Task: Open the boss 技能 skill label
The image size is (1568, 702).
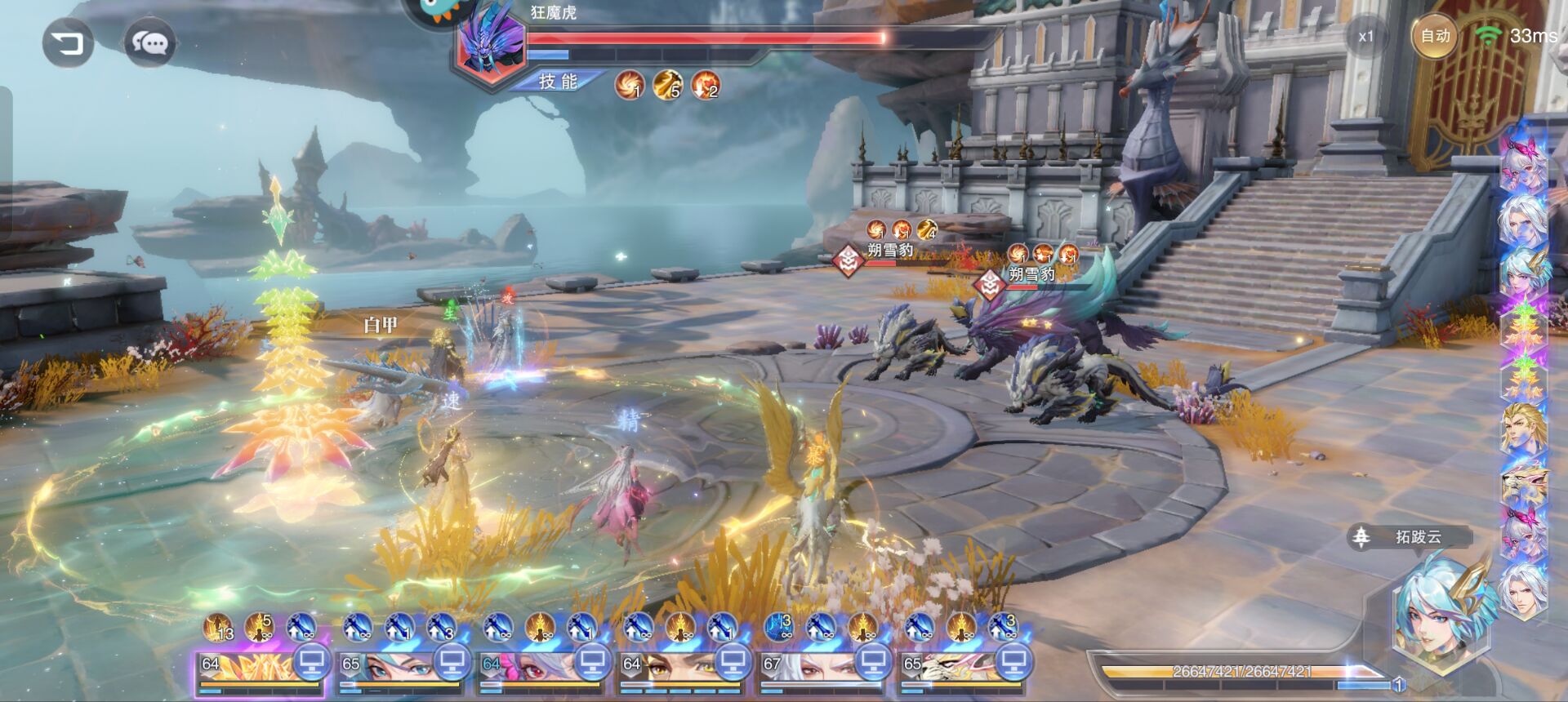Action: (559, 82)
